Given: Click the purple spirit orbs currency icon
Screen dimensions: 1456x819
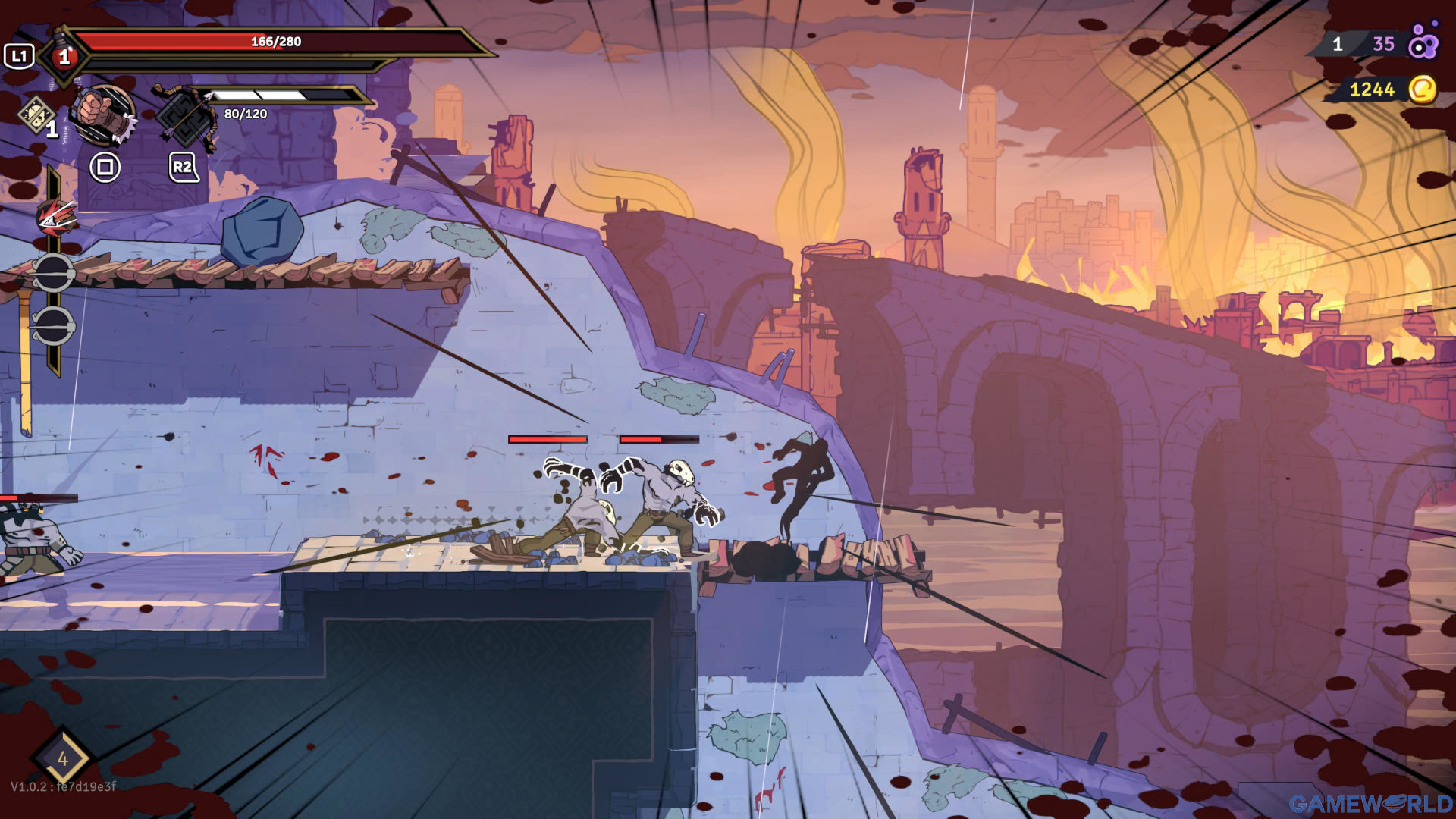Looking at the screenshot, I should [1423, 43].
